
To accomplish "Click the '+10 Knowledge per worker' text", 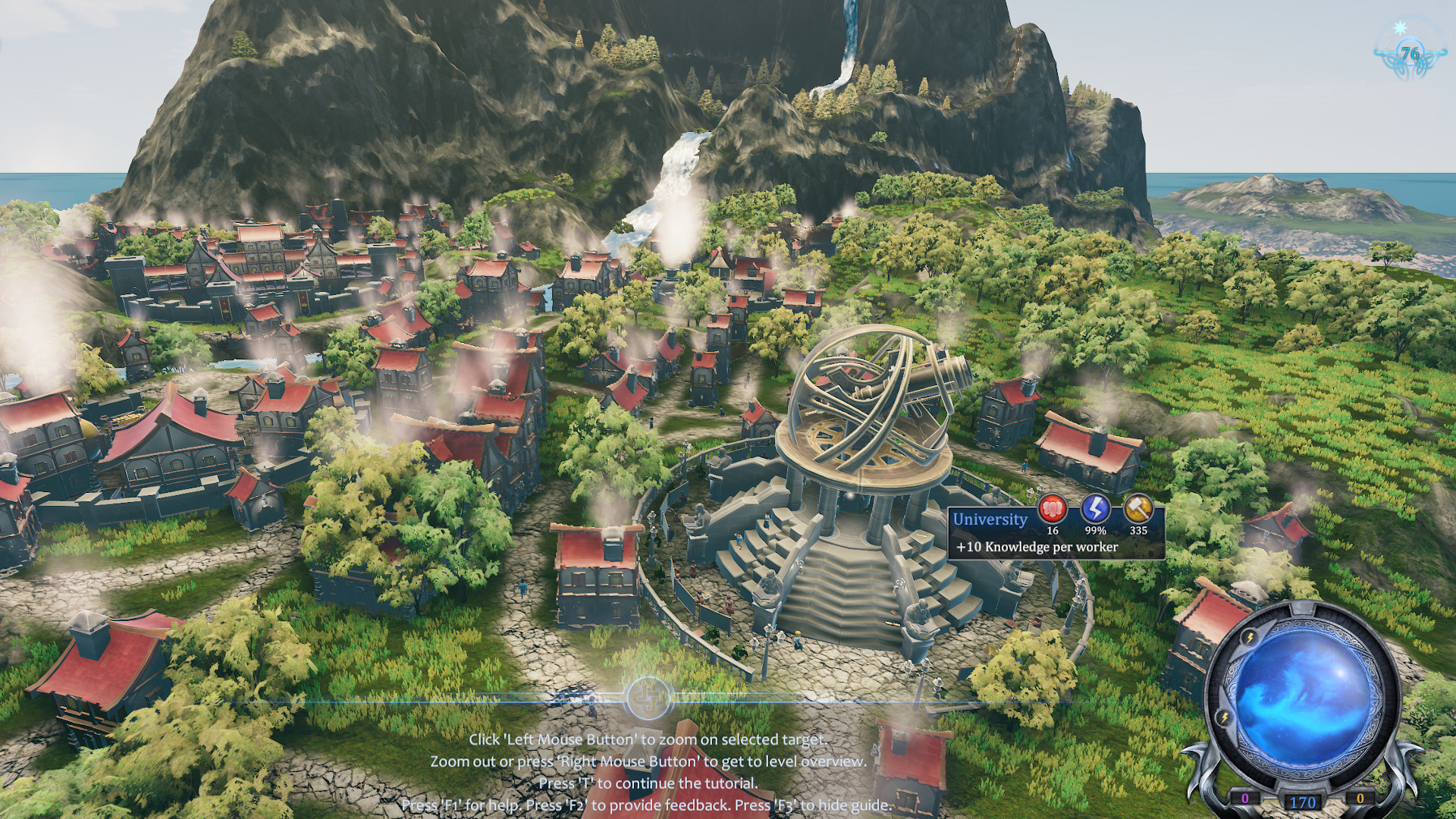I will coord(1038,548).
